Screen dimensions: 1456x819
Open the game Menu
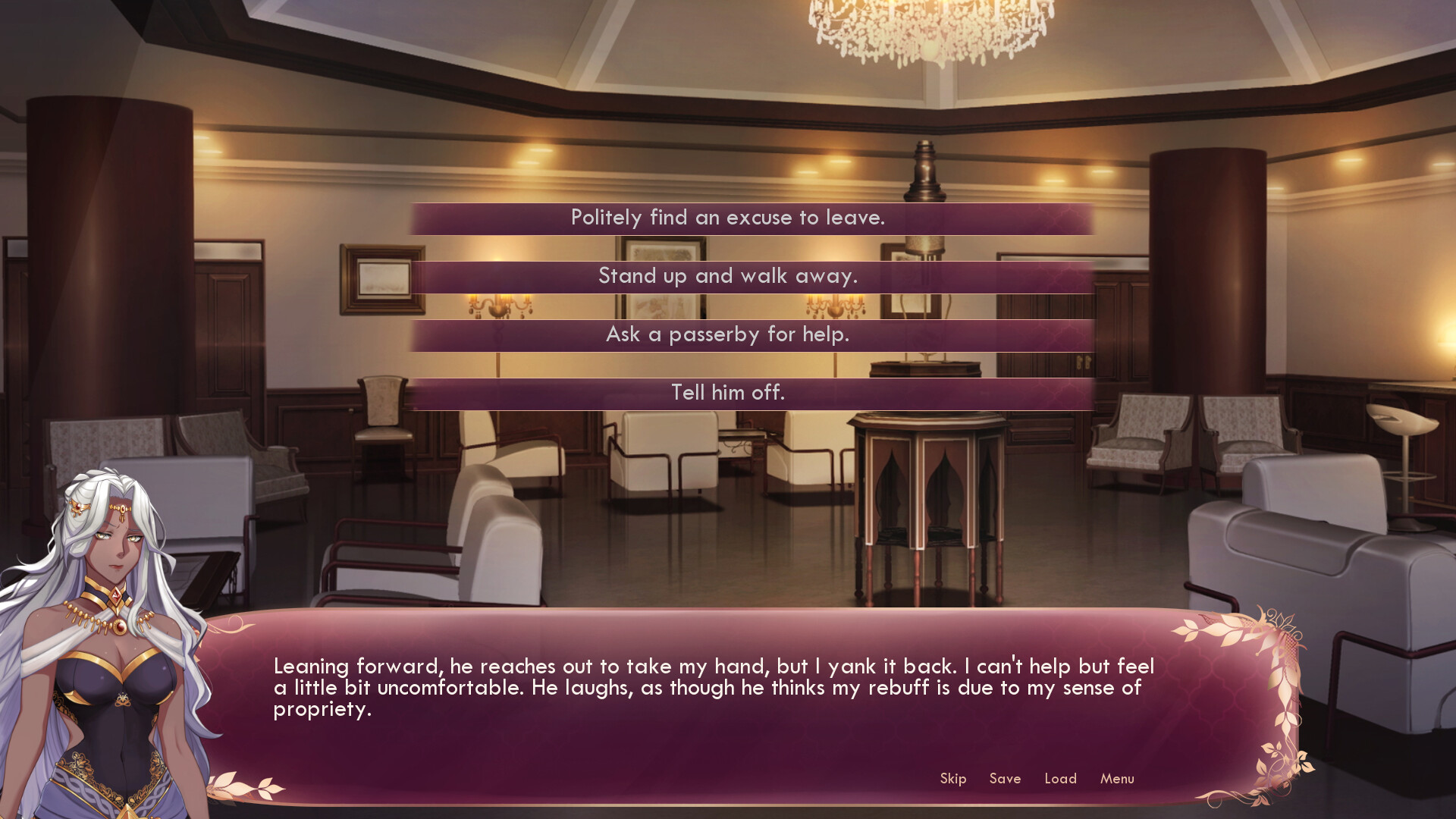(x=1116, y=779)
